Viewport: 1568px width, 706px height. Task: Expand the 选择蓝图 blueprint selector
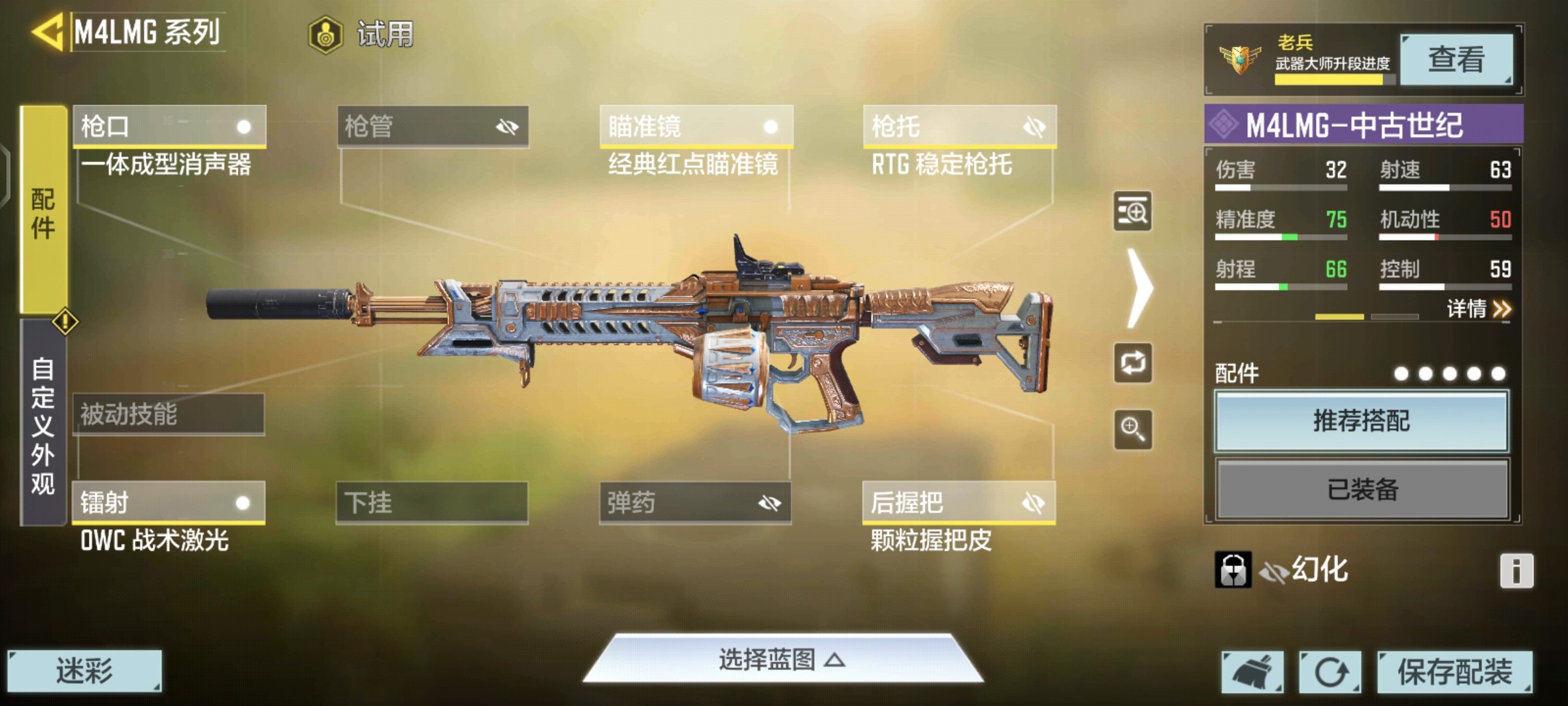[782, 660]
